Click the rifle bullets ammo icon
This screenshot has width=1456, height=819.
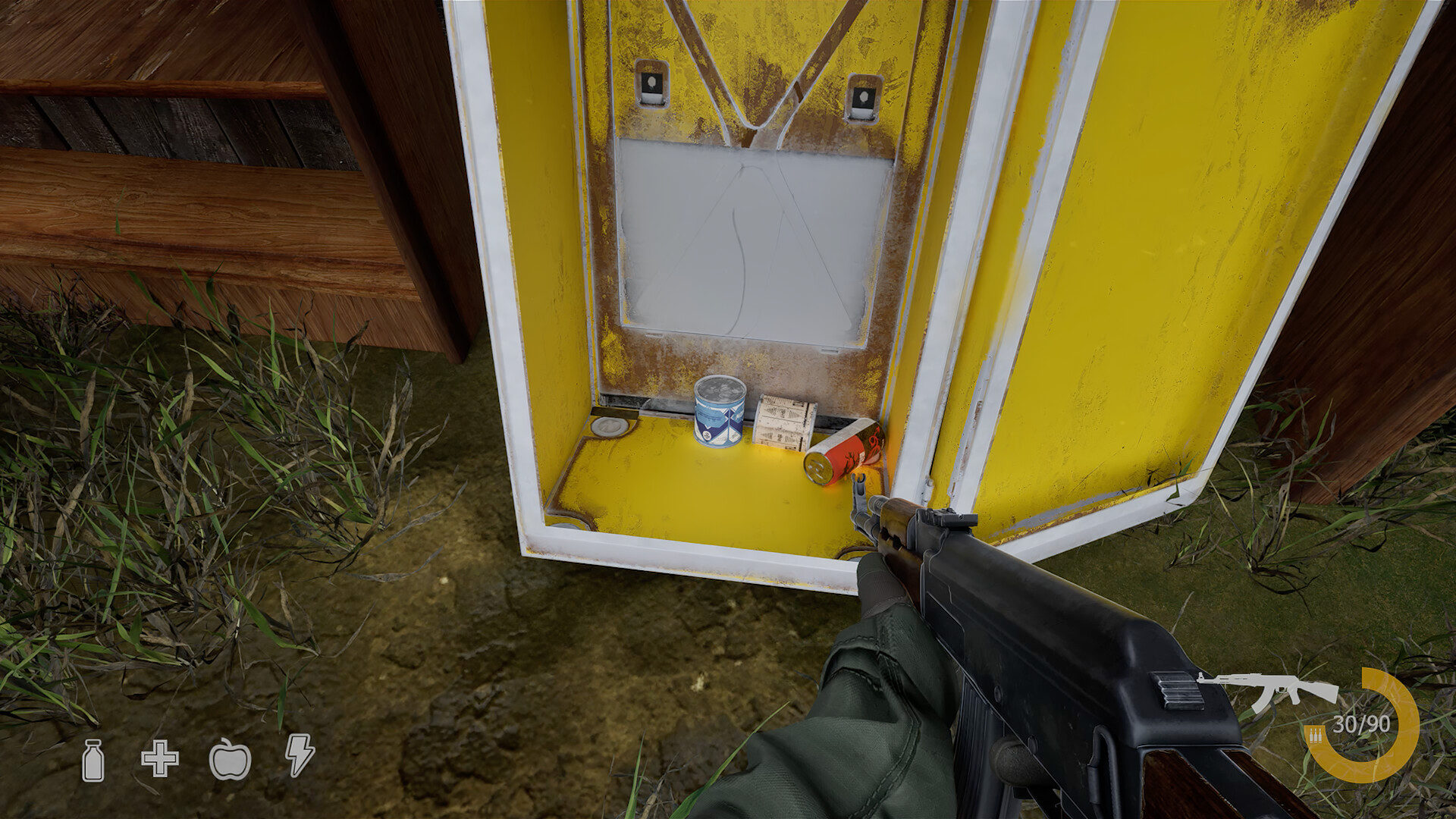[1314, 734]
